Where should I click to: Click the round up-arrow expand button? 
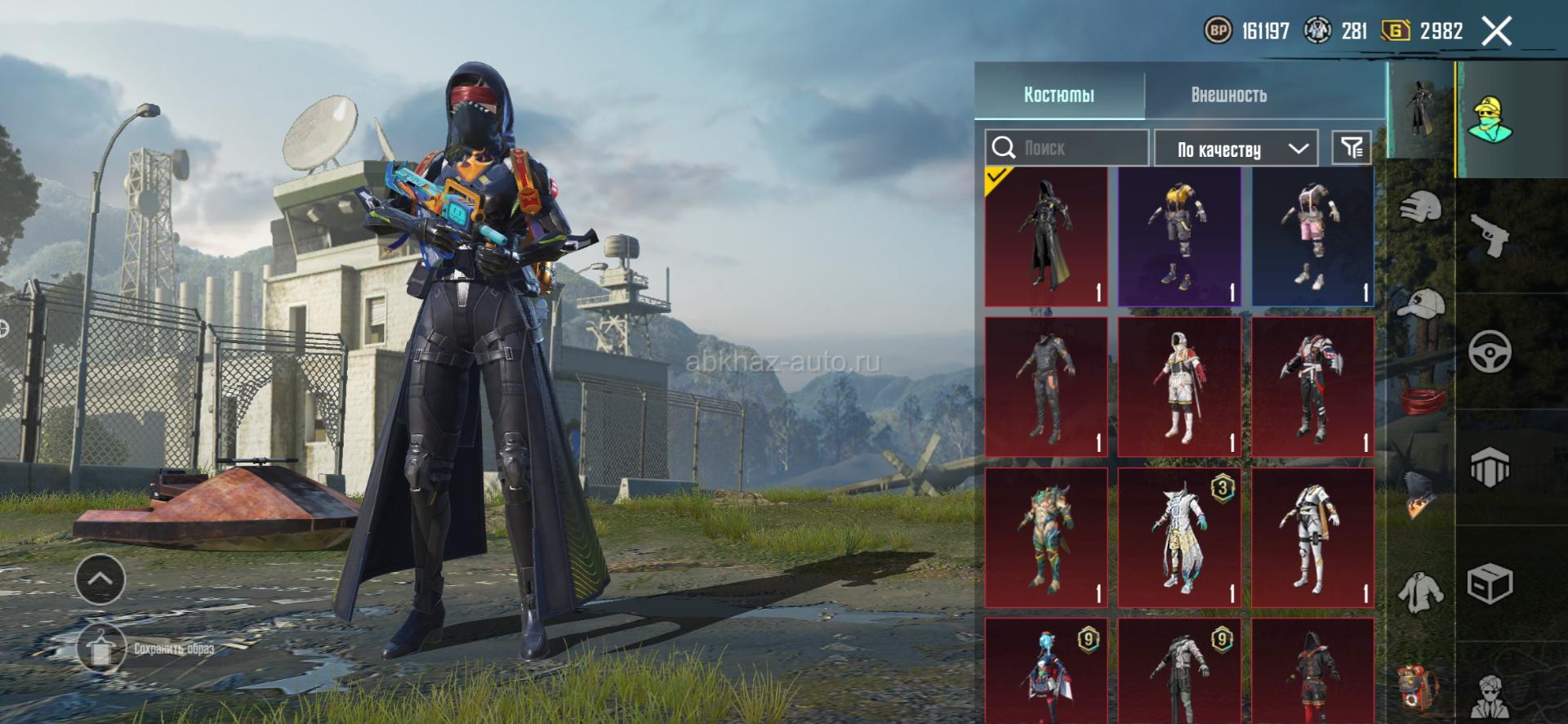coord(100,579)
